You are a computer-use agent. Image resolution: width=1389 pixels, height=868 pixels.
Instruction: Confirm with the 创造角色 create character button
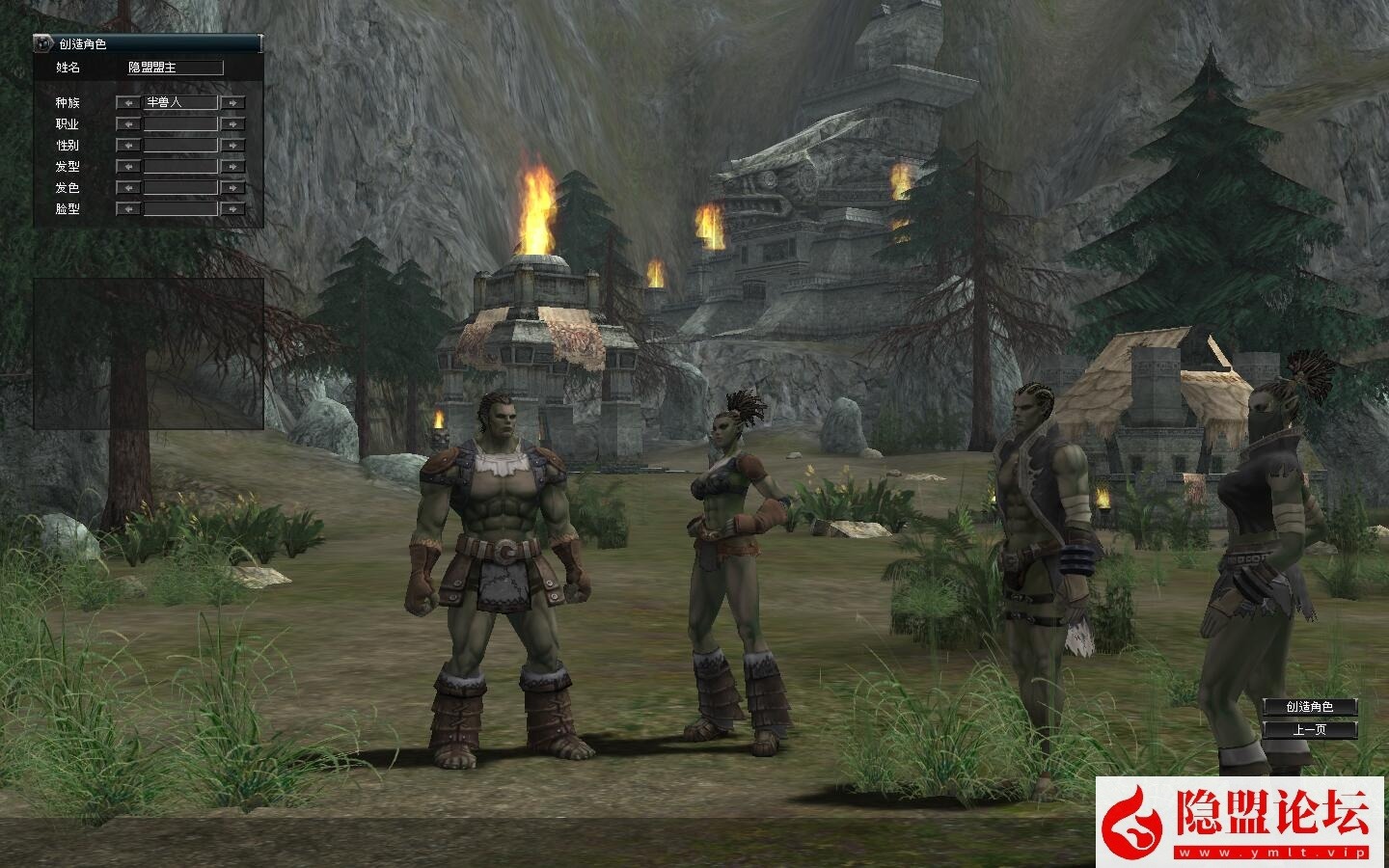(1309, 707)
